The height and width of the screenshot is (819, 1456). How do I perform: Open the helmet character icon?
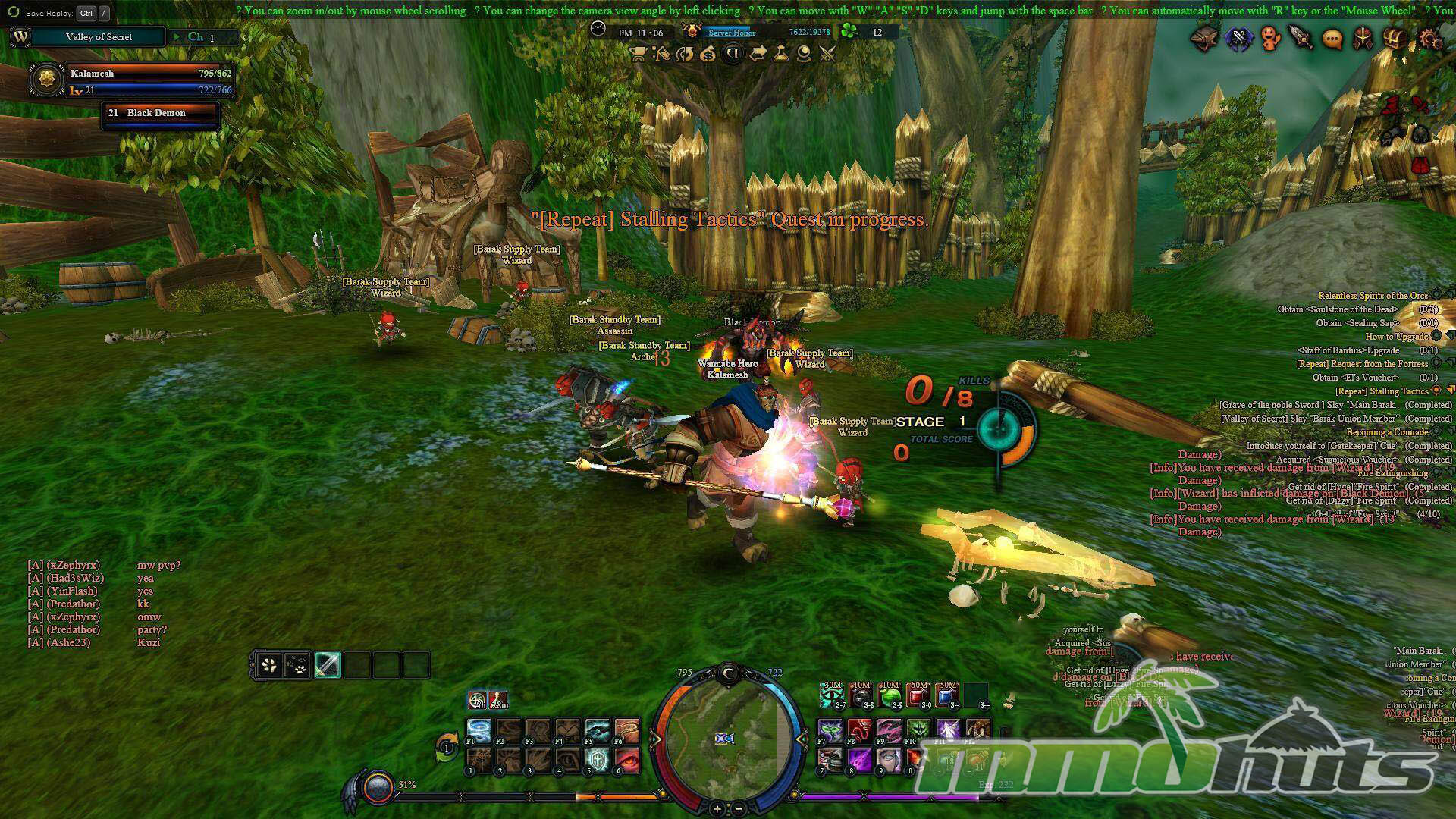(1363, 39)
